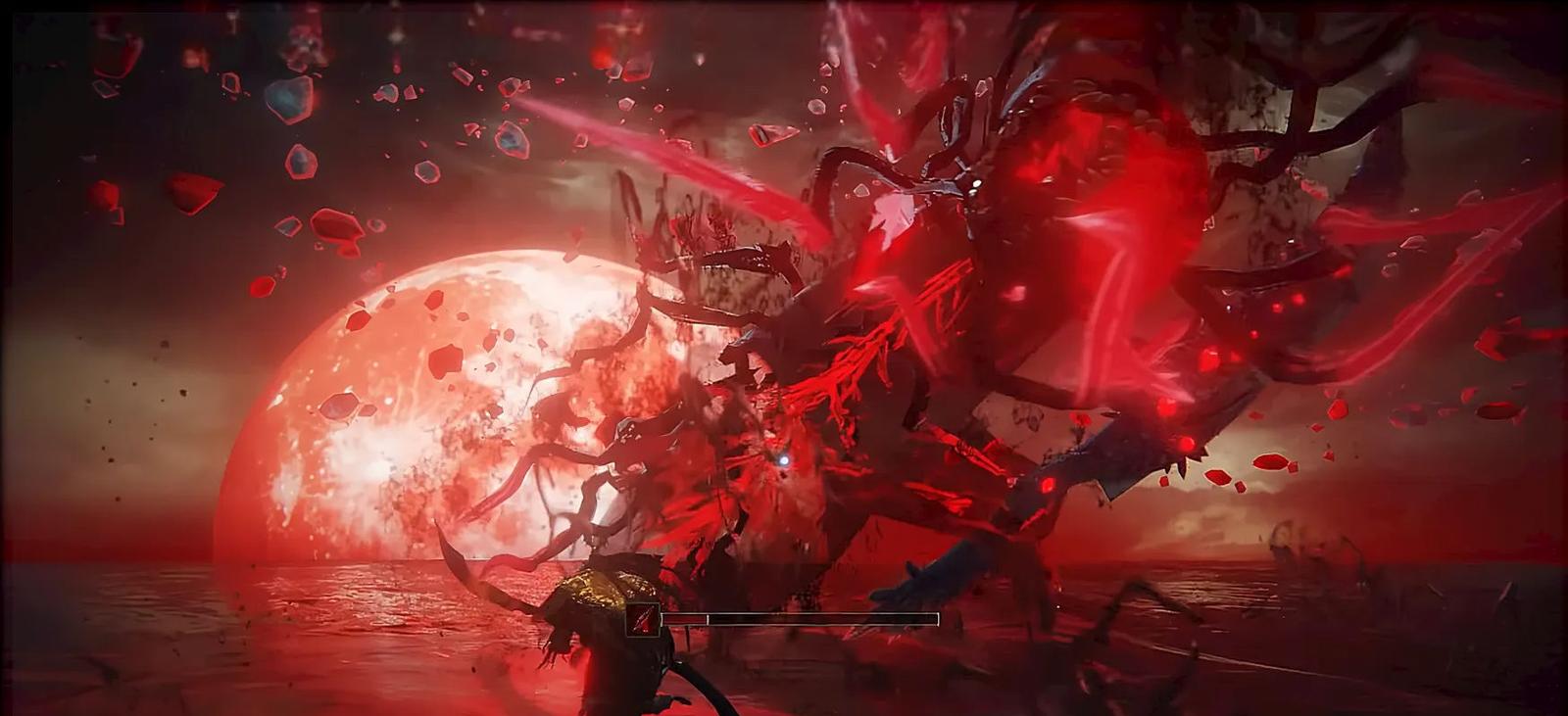Select the boss status icon beside the health bar
Image resolution: width=1568 pixels, height=716 pixels.
point(642,619)
